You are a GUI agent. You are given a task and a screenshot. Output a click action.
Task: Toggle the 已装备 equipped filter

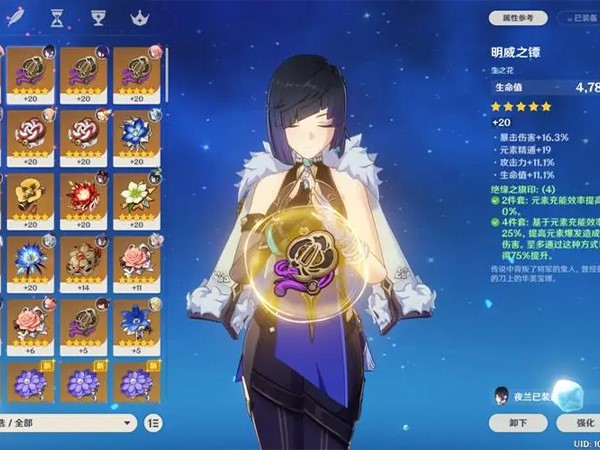pos(577,17)
